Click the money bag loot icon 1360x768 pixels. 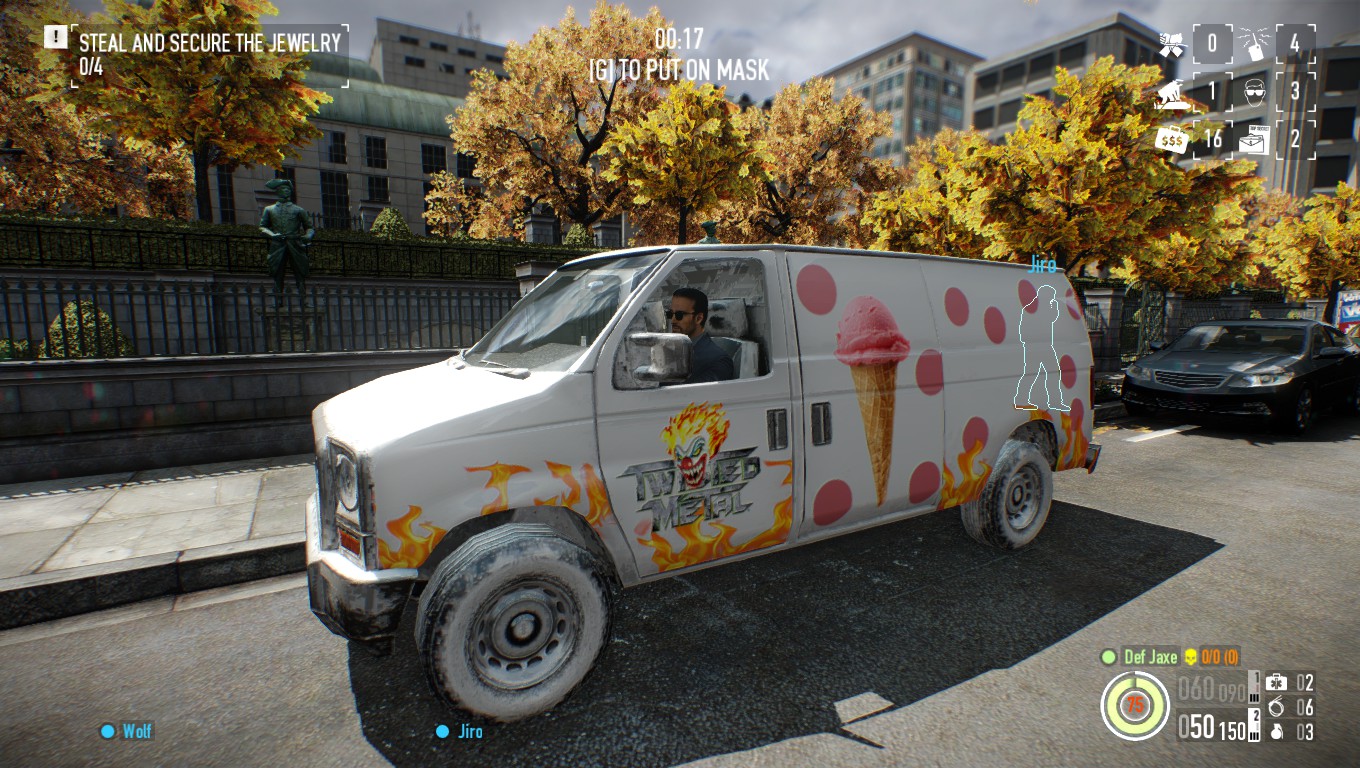(x=1171, y=139)
